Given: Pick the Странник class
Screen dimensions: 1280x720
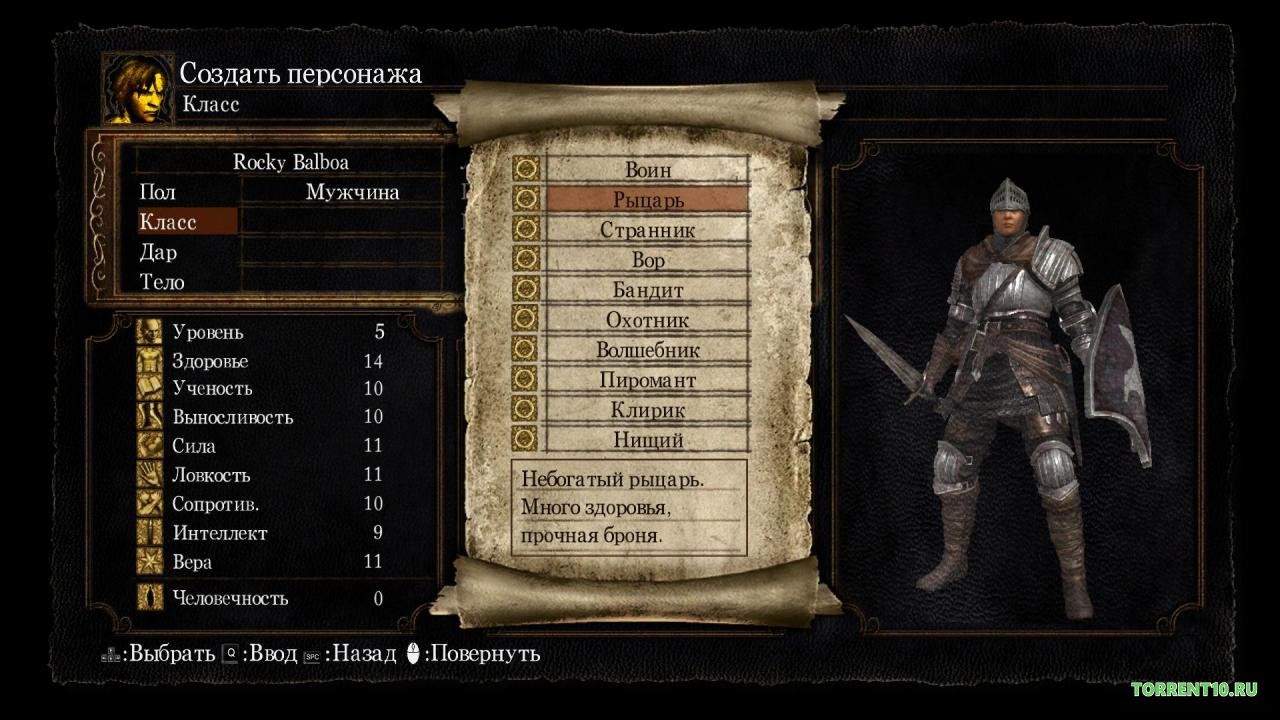Looking at the screenshot, I should pos(647,230).
